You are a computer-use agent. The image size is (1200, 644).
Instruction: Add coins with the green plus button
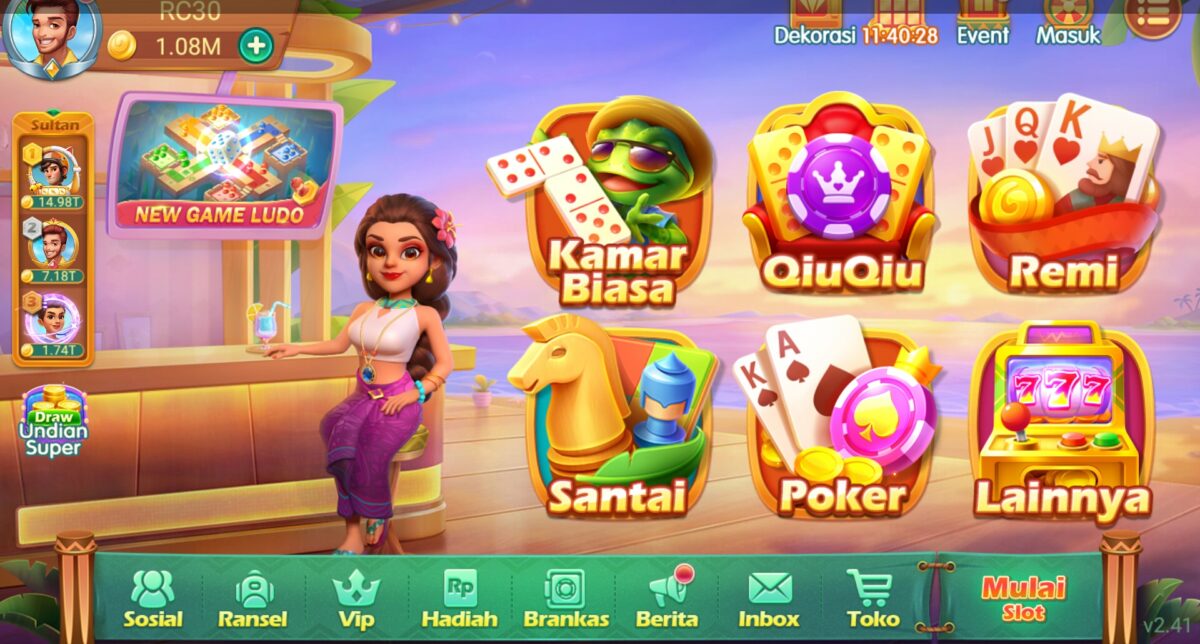[x=256, y=45]
